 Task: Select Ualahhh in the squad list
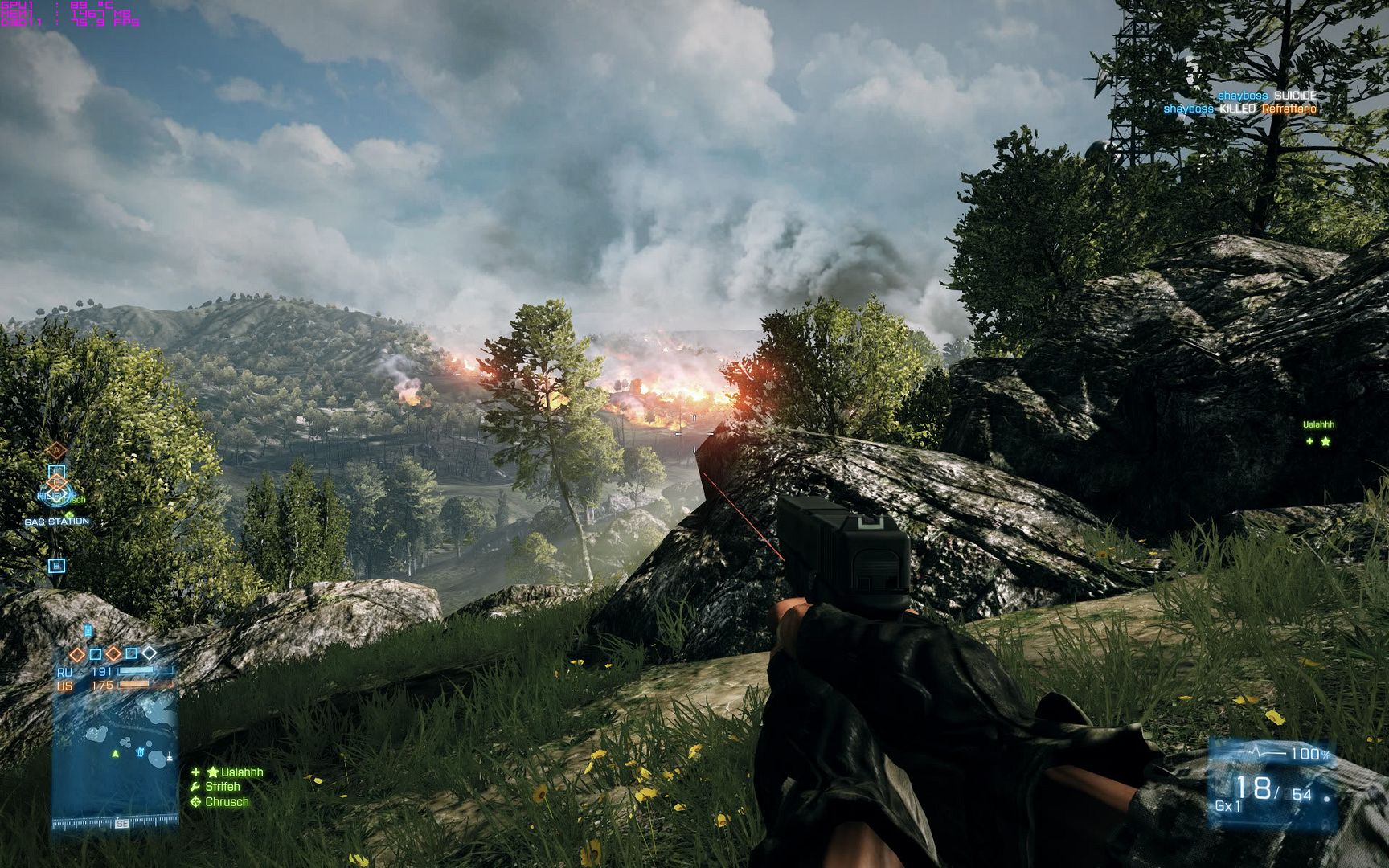click(x=234, y=772)
